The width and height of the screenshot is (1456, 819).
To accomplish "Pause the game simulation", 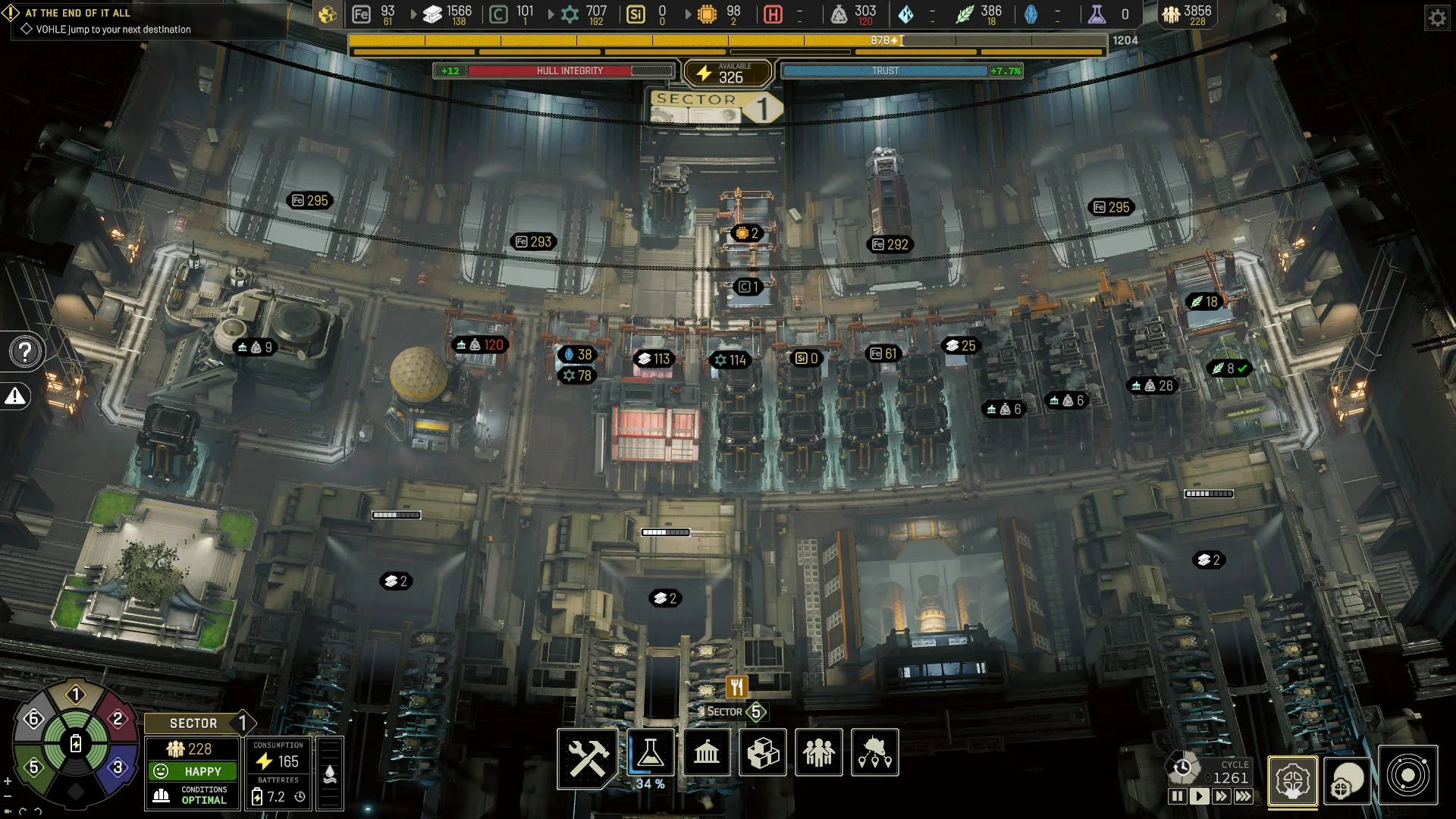I will pos(1177,796).
